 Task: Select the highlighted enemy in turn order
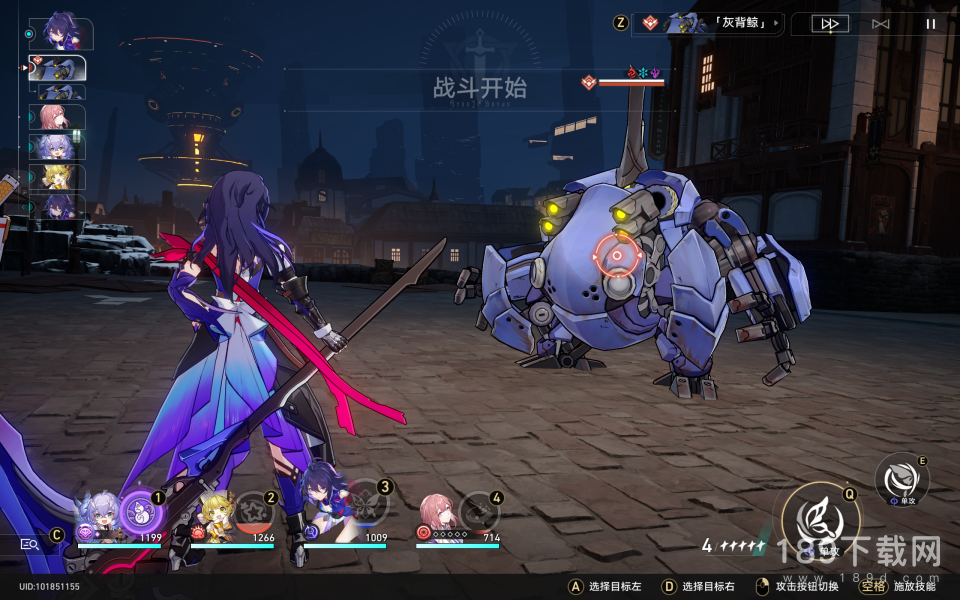[x=58, y=68]
